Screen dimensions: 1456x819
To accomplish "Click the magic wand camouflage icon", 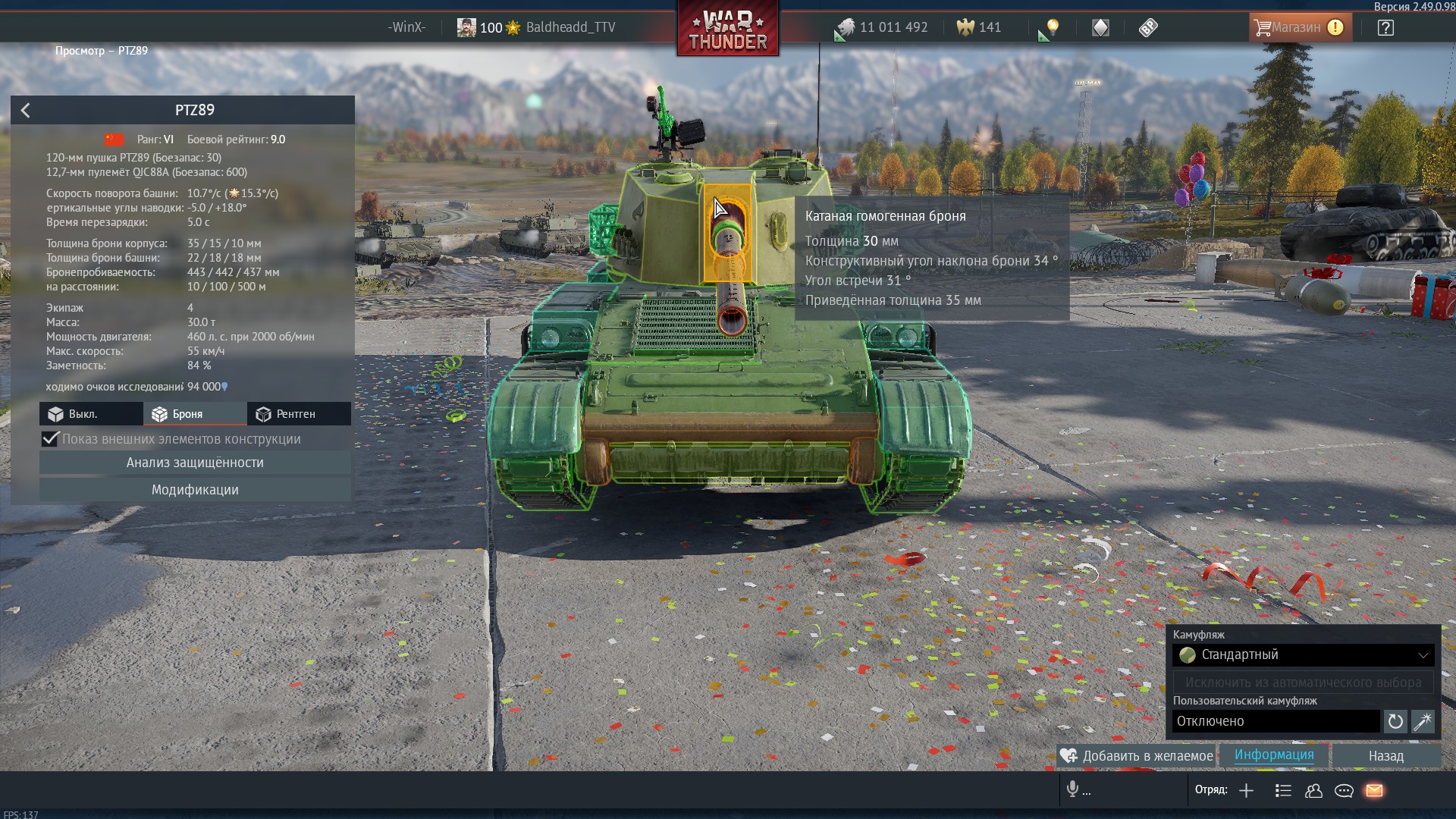I will 1423,722.
